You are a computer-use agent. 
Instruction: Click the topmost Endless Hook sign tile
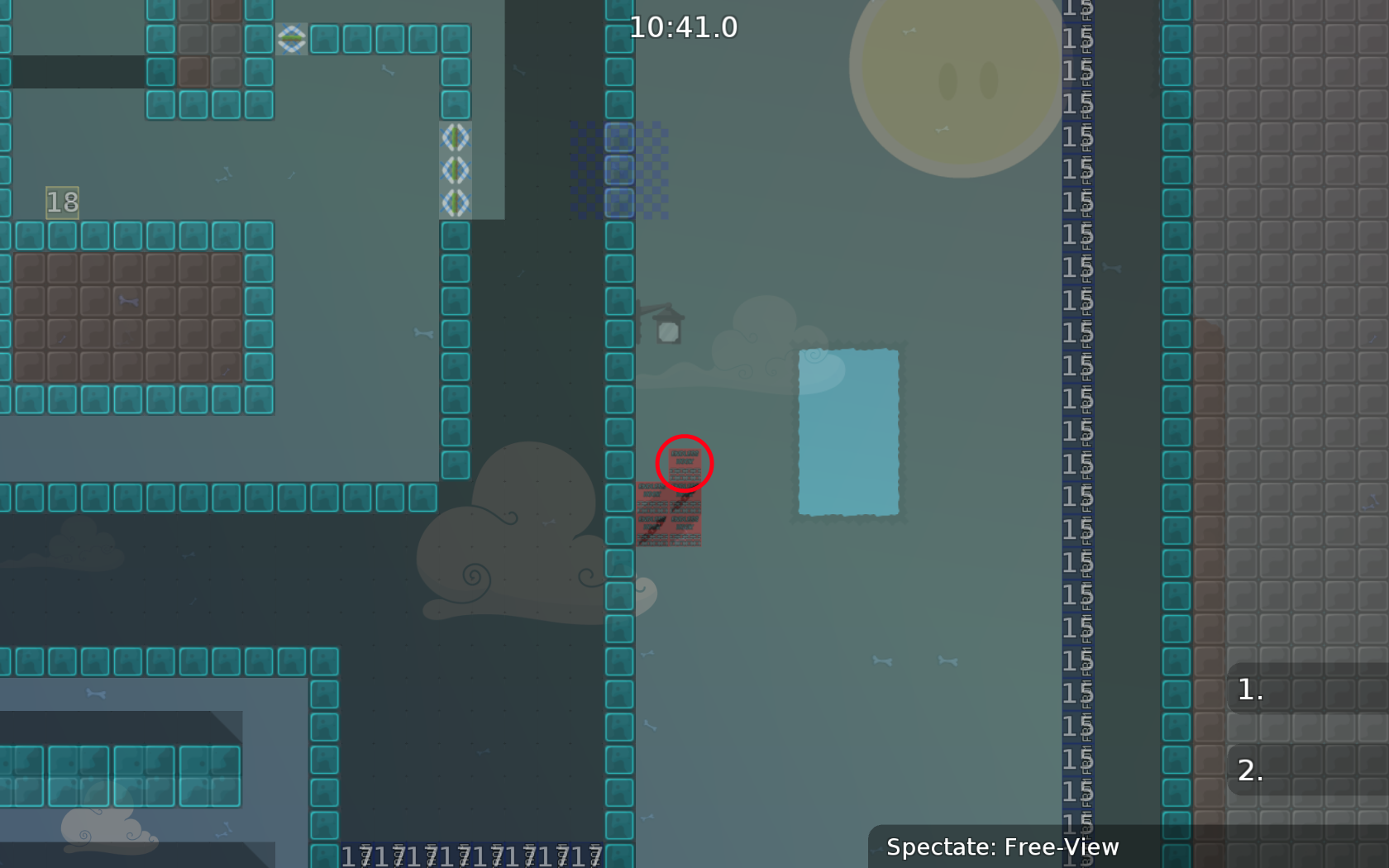click(x=684, y=465)
